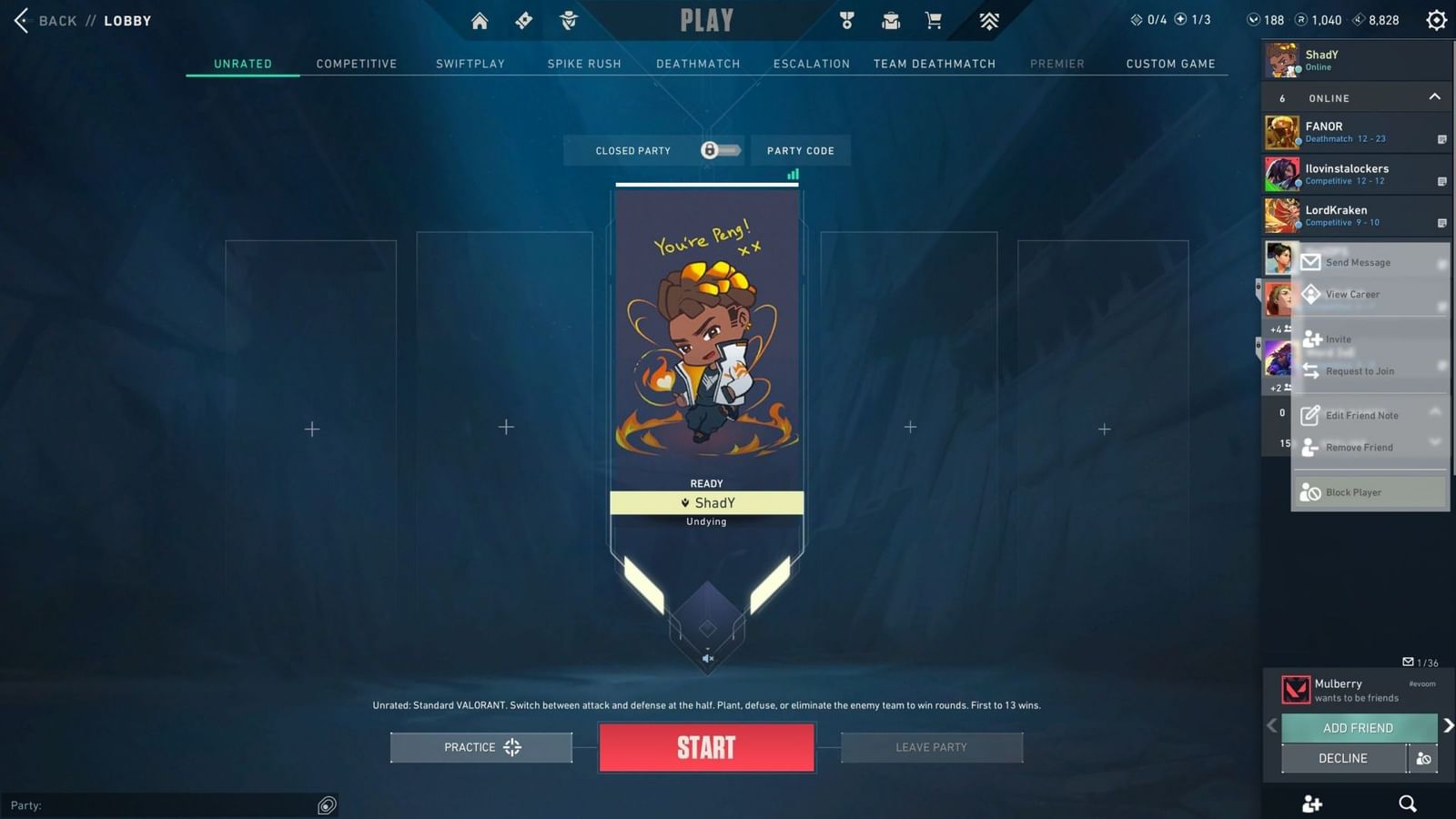
Task: Click the Party chat input field
Action: 164,805
